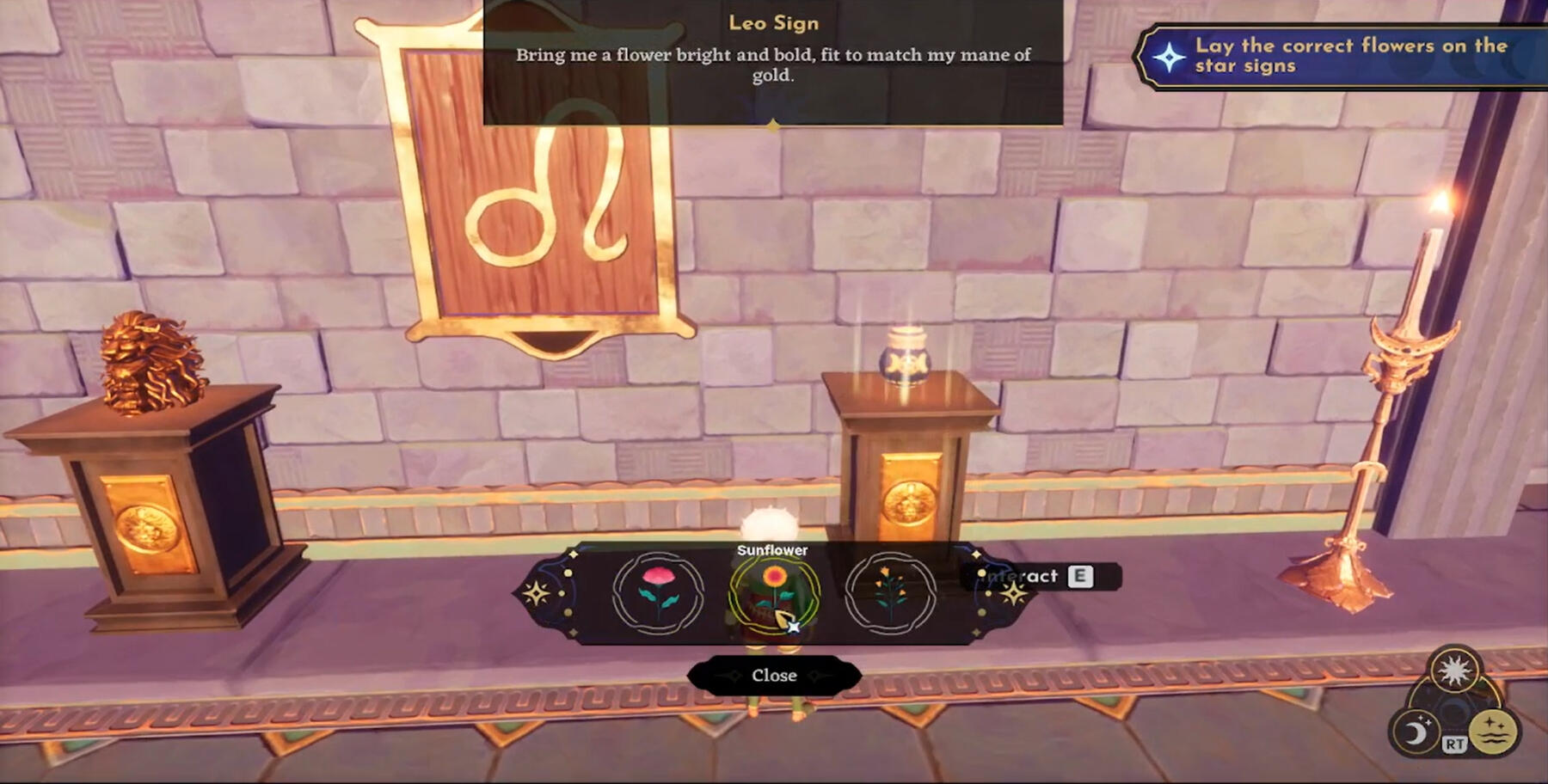The image size is (1548, 784).
Task: Open the 'Lay the correct flowers' objective banner
Action: click(1342, 56)
